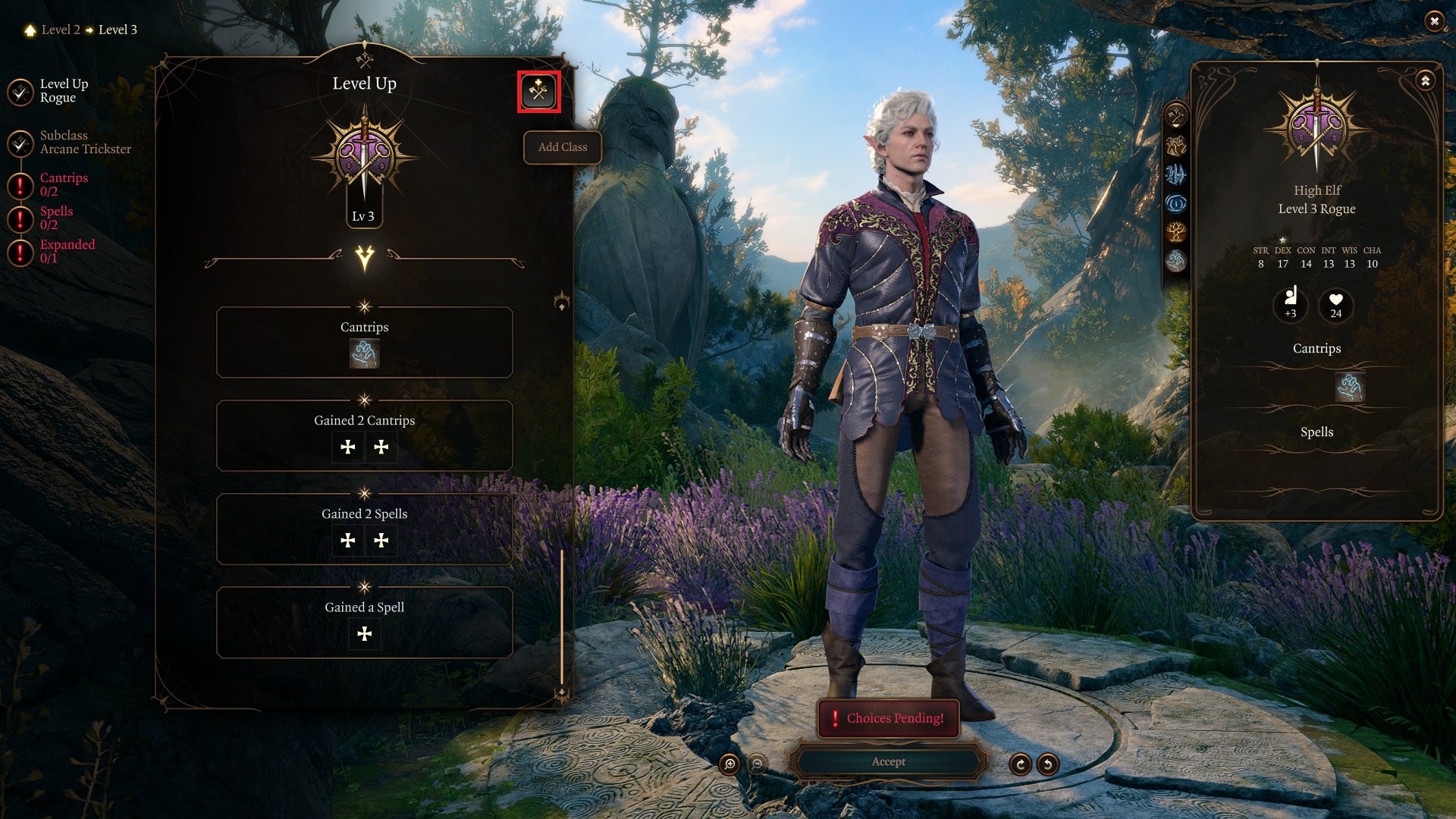The image size is (1456, 819).
Task: Accept the level up choices
Action: tap(888, 761)
